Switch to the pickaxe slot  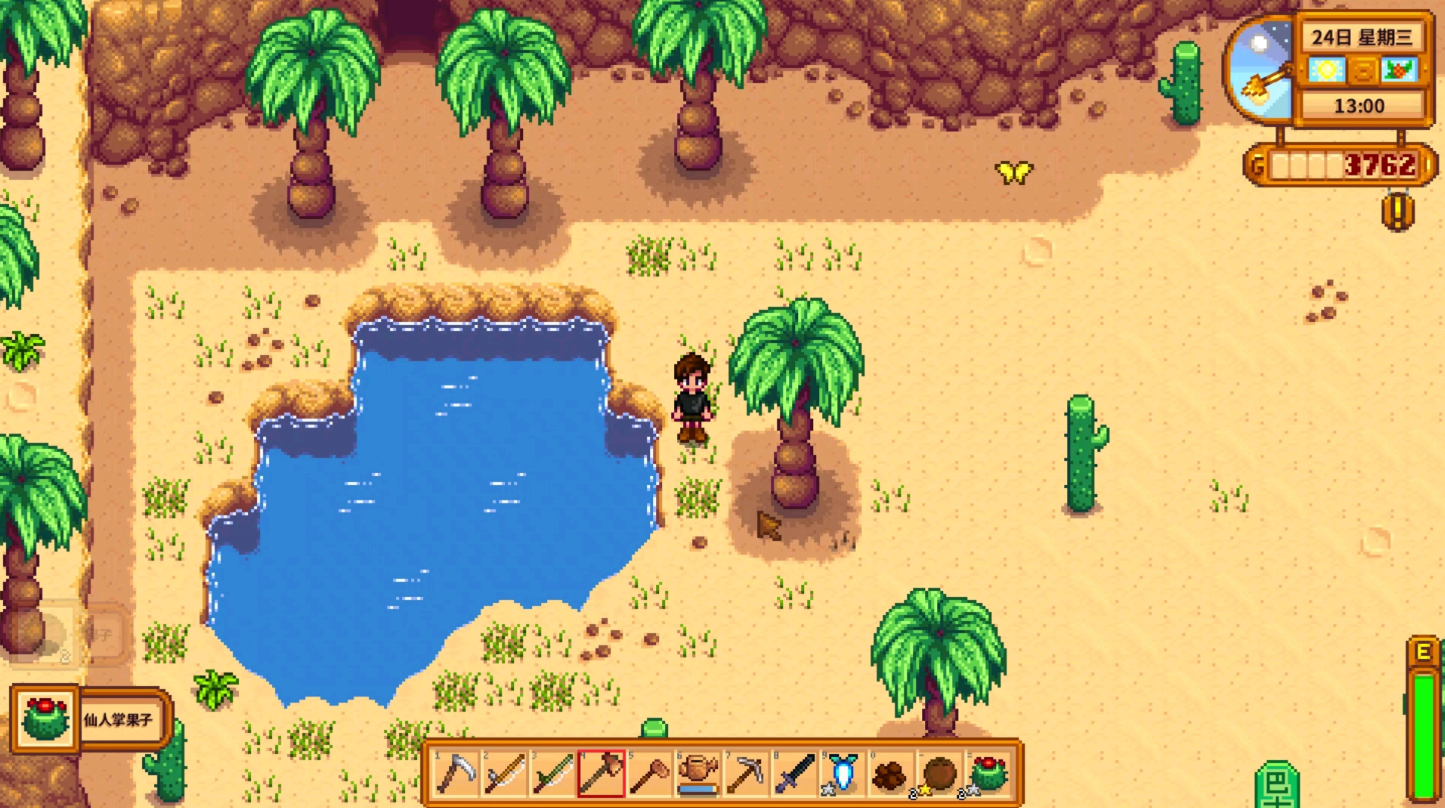coord(746,773)
